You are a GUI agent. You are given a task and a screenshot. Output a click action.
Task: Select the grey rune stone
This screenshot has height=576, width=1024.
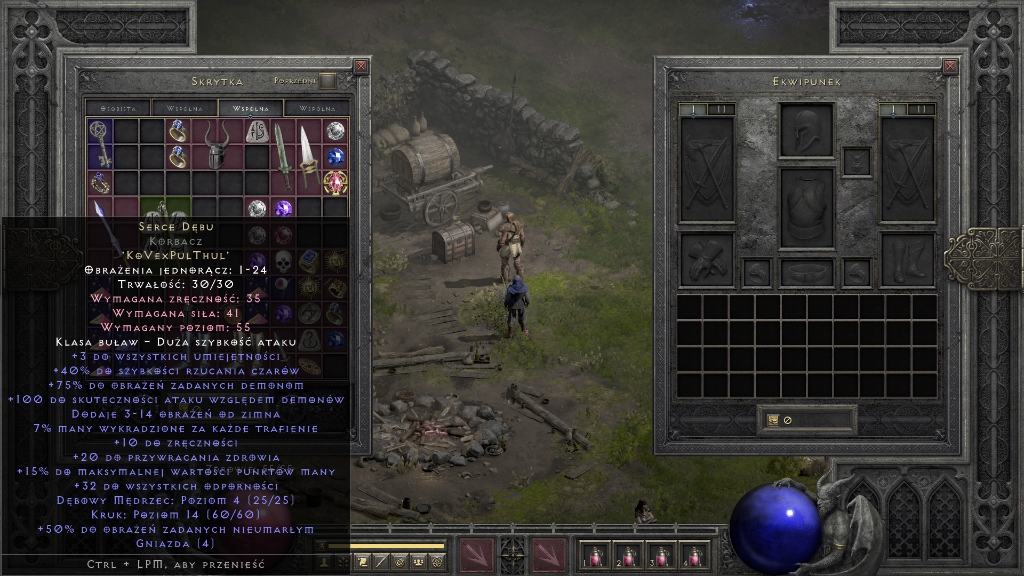[257, 130]
